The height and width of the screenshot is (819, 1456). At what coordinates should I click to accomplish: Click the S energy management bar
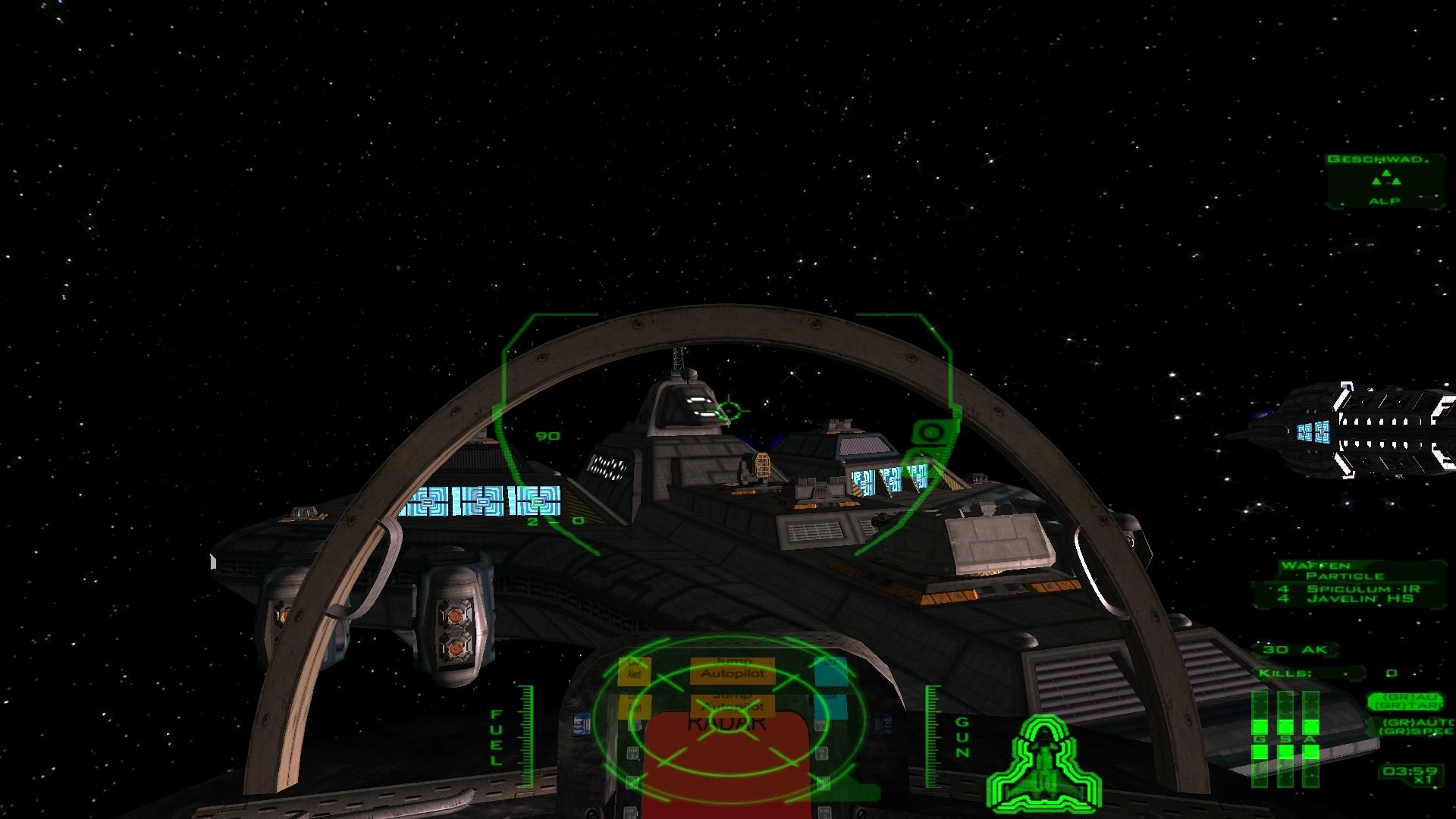(x=1285, y=738)
